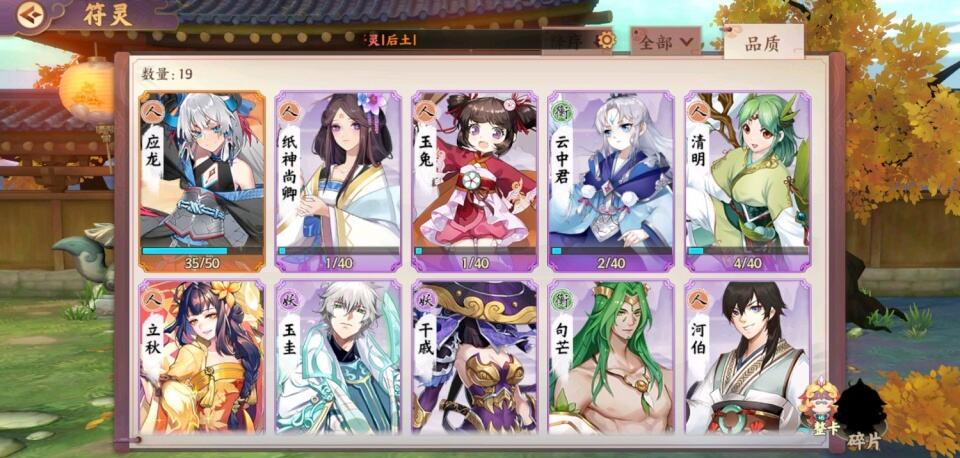This screenshot has width=960, height=458.
Task: Choose the 玉兔 spirit card
Action: tap(474, 181)
